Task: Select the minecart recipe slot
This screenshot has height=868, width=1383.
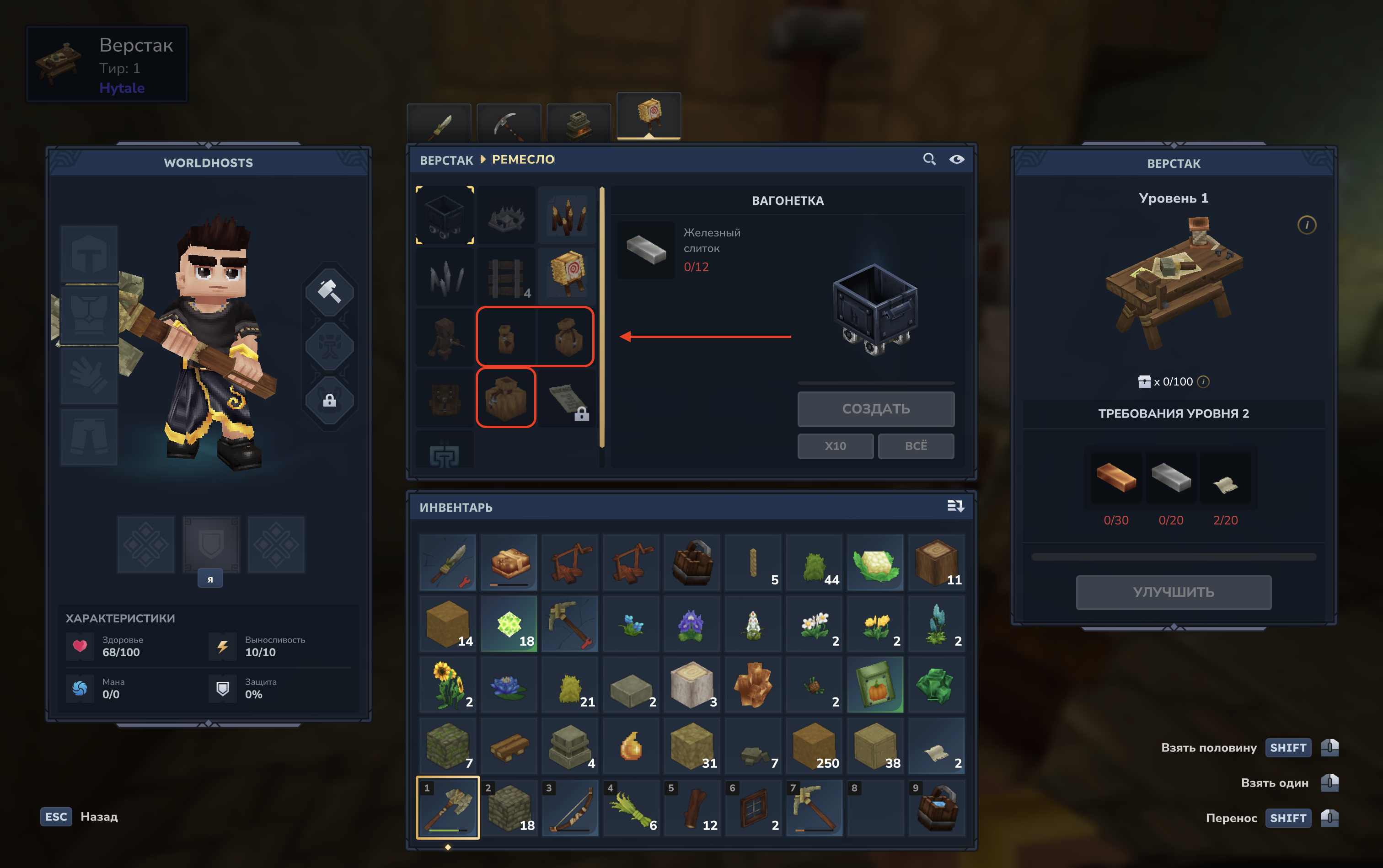Action: [445, 215]
